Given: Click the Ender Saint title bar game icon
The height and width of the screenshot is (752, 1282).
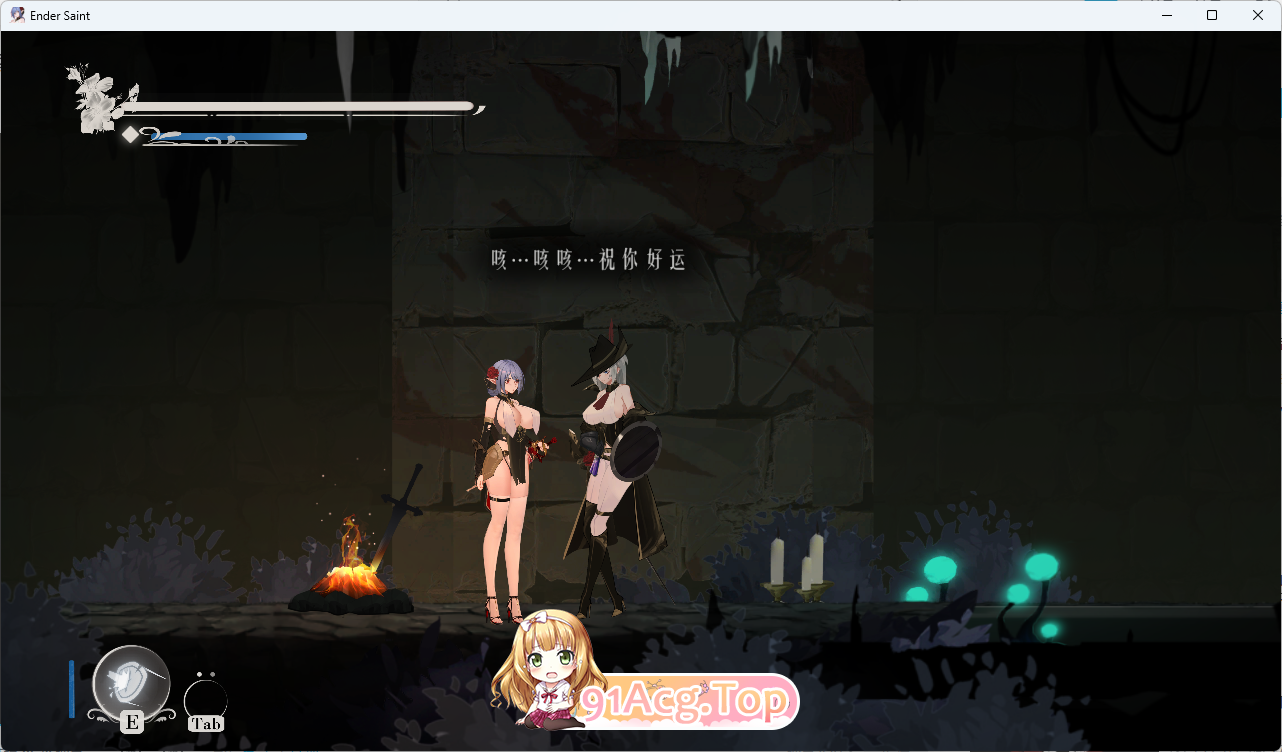Looking at the screenshot, I should (16, 15).
